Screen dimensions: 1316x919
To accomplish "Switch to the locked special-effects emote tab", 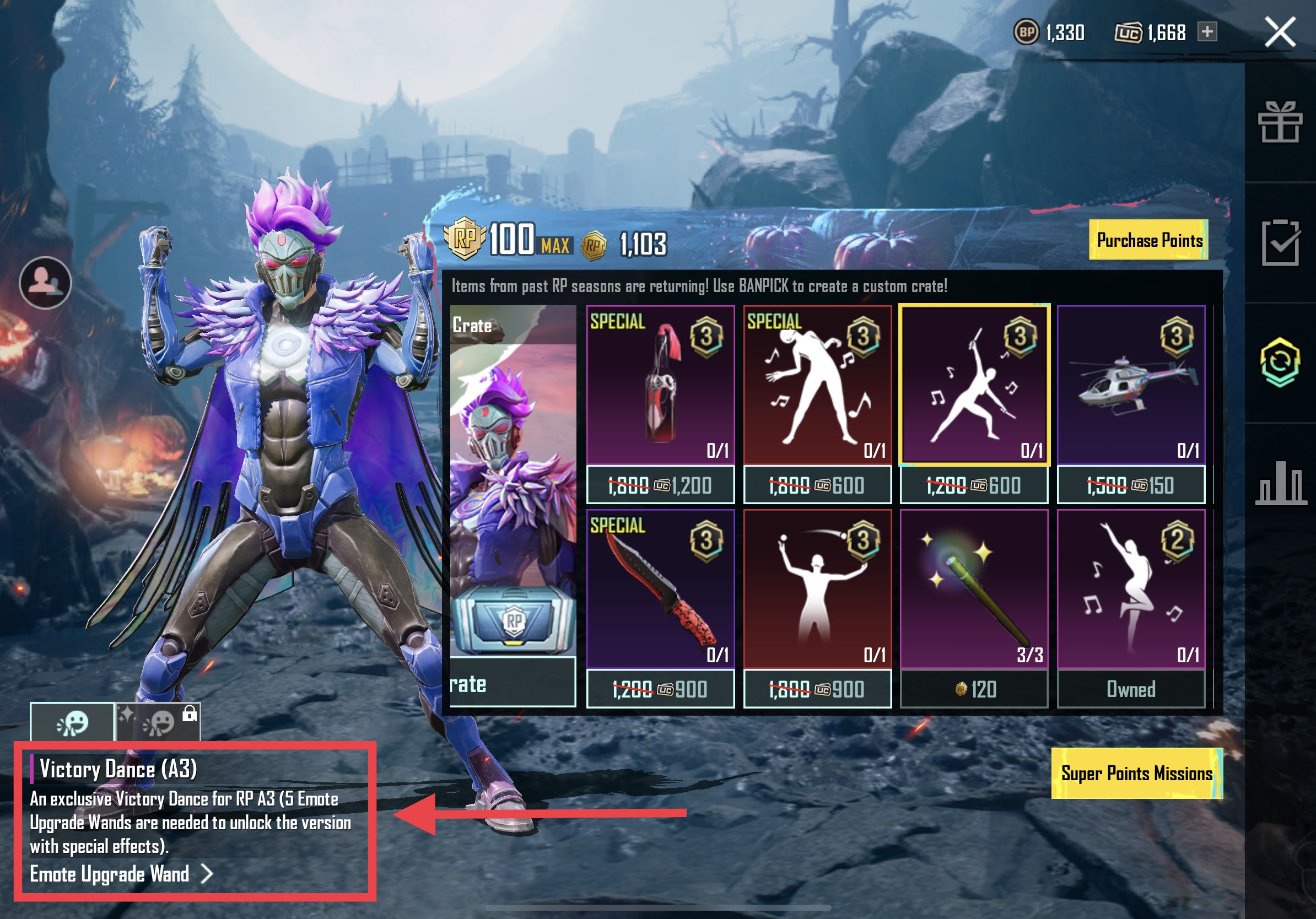I will (158, 722).
